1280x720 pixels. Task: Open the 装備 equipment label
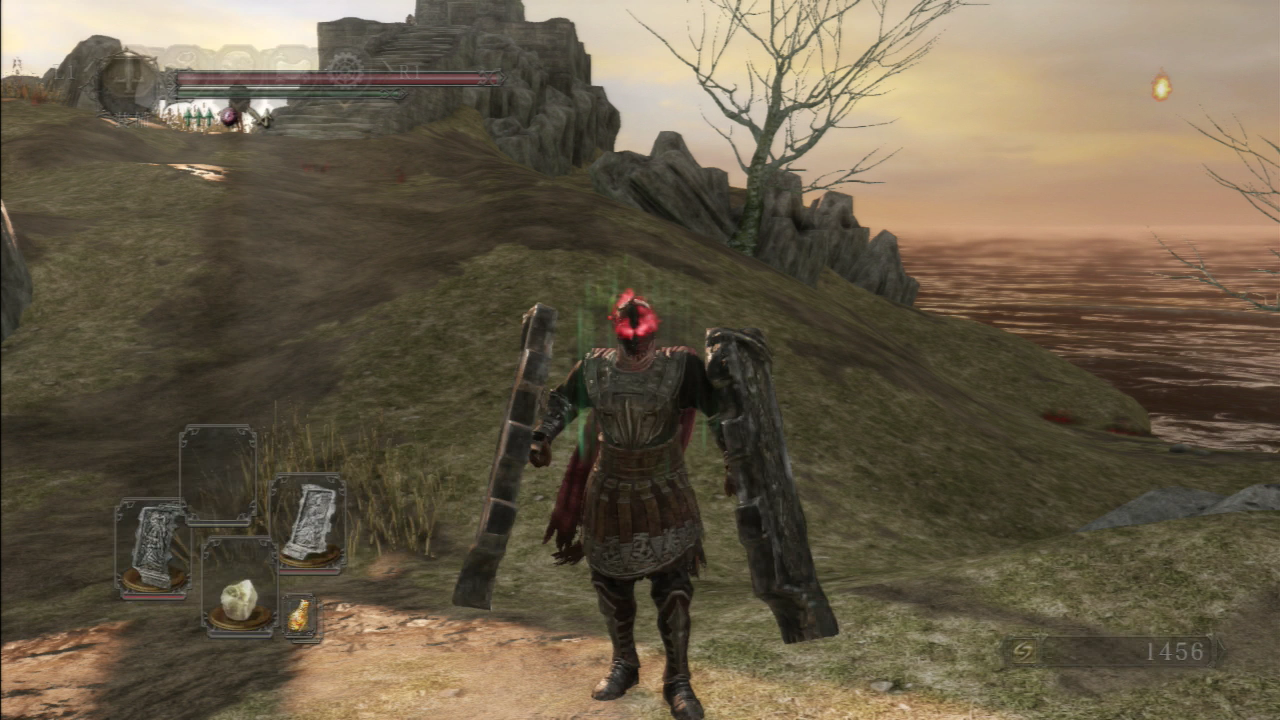[128, 120]
